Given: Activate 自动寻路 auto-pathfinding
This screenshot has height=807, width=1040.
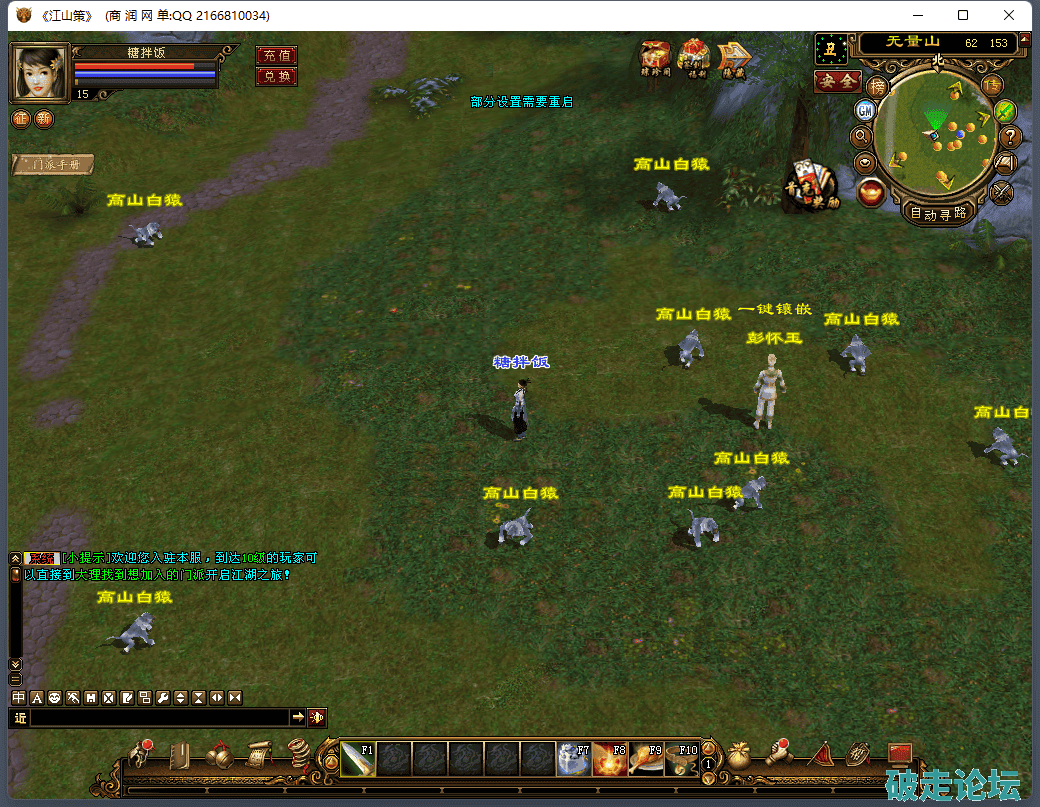Looking at the screenshot, I should coord(938,212).
